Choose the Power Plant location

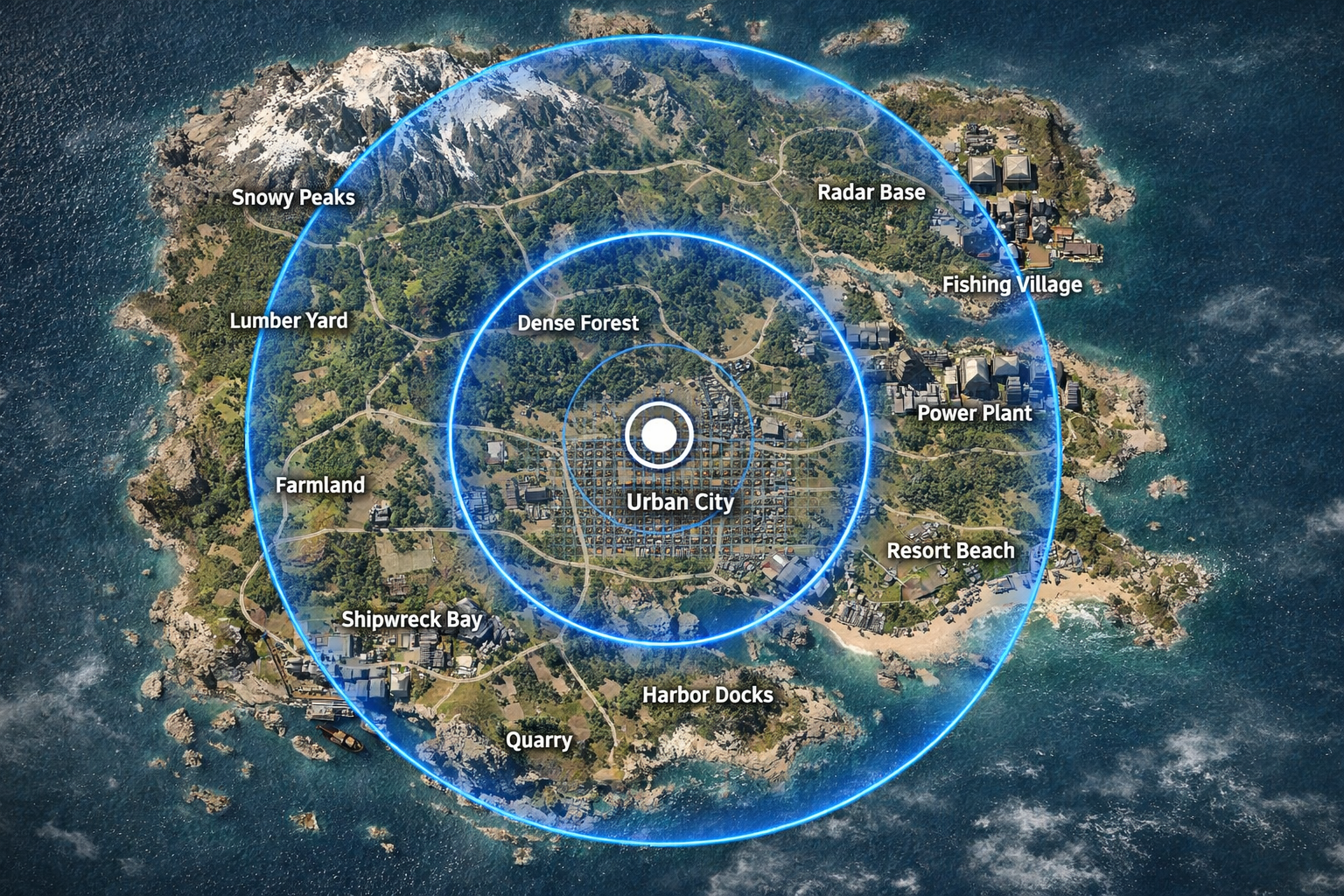point(974,412)
